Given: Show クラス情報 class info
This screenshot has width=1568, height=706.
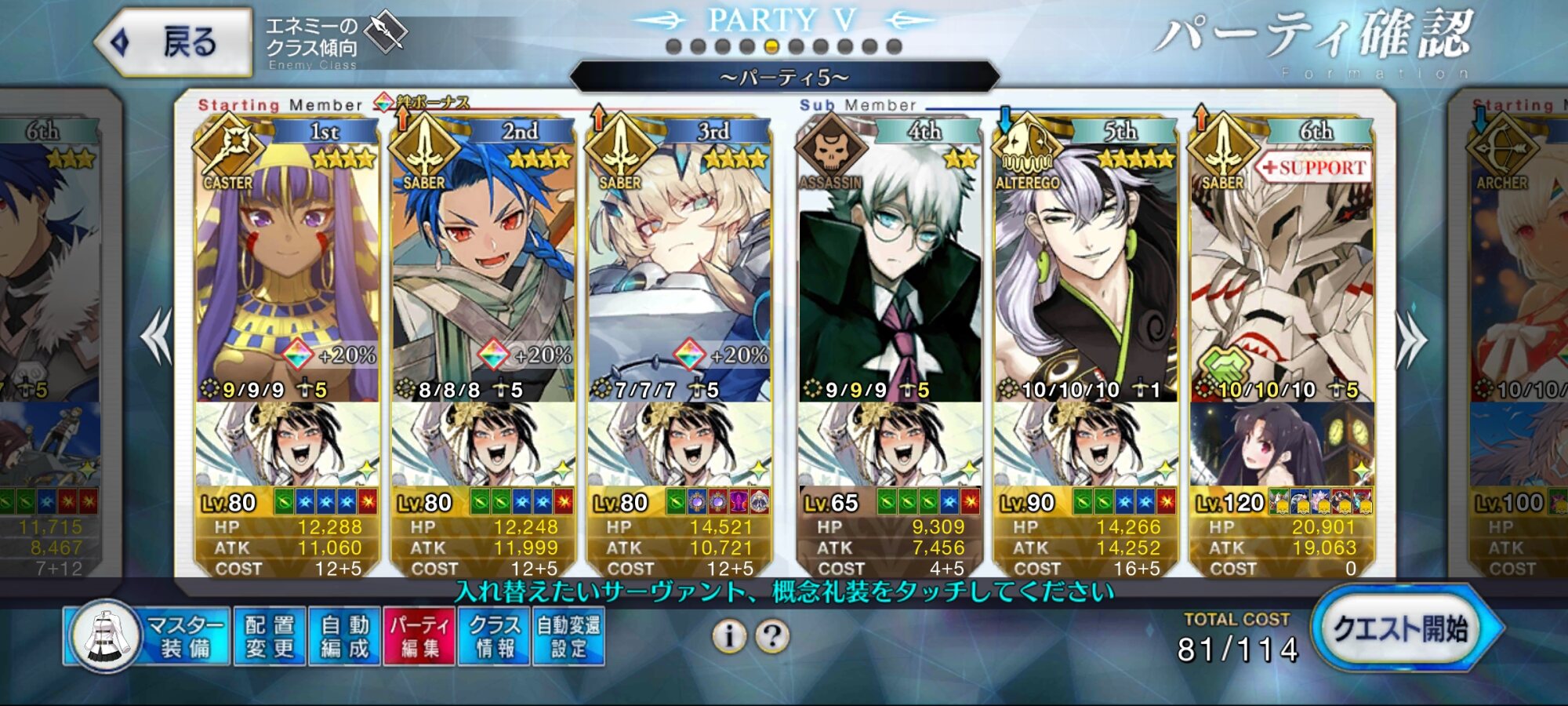Looking at the screenshot, I should [x=494, y=636].
